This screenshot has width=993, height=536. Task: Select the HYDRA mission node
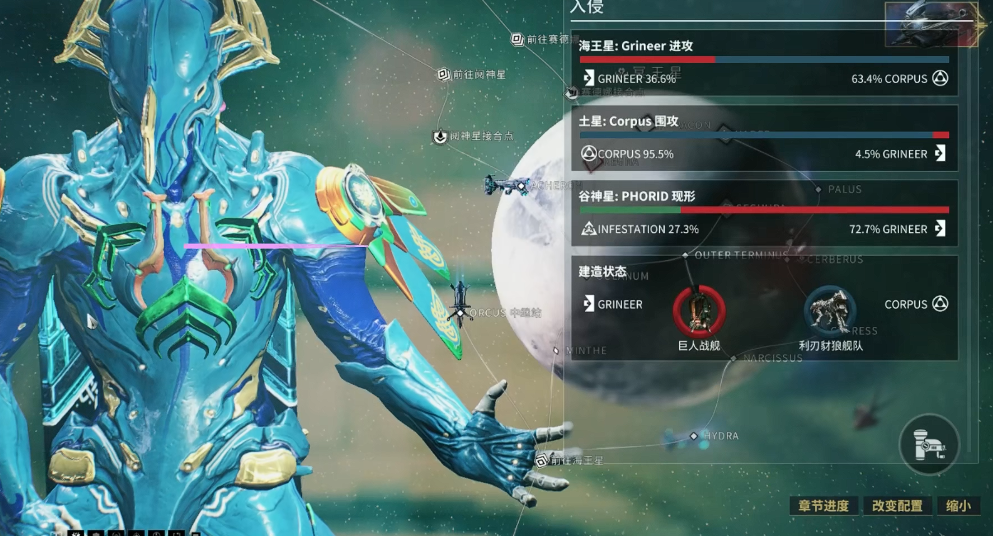(694, 437)
